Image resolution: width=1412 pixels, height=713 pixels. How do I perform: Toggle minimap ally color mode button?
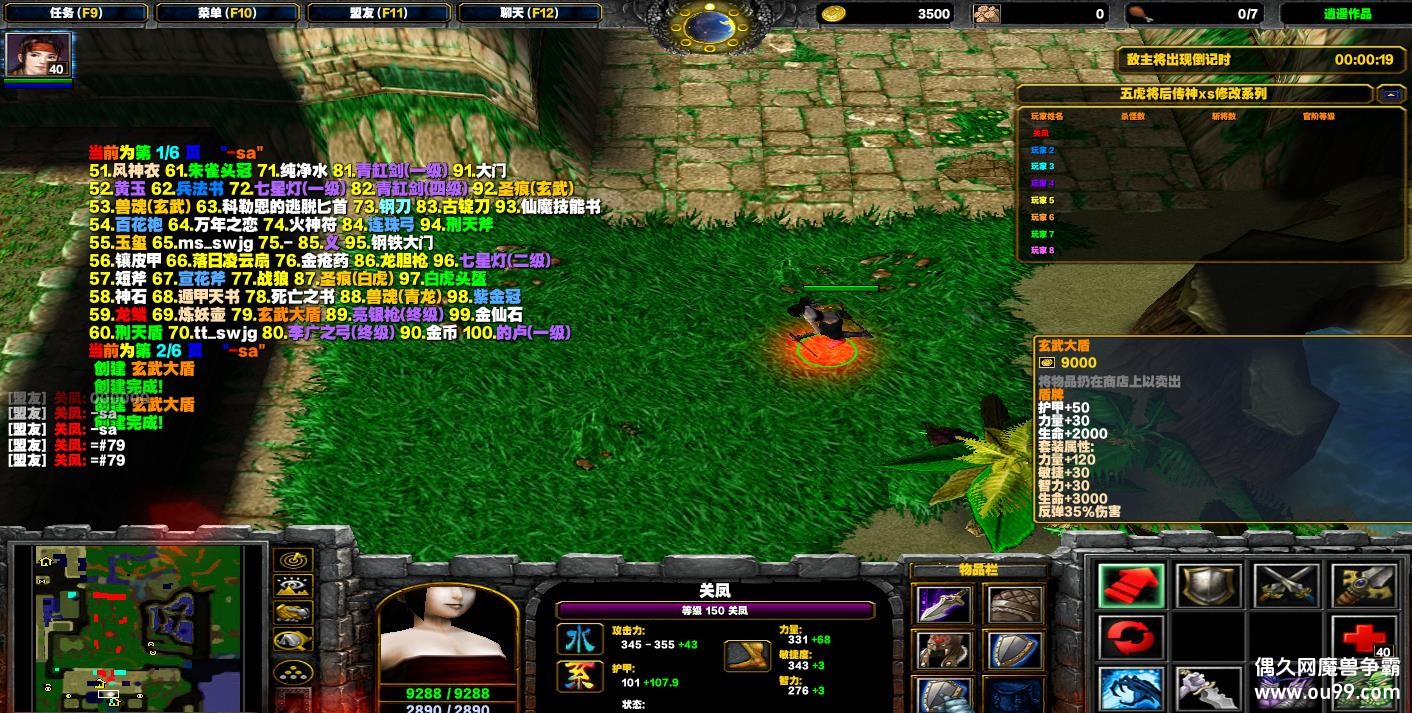tap(293, 613)
